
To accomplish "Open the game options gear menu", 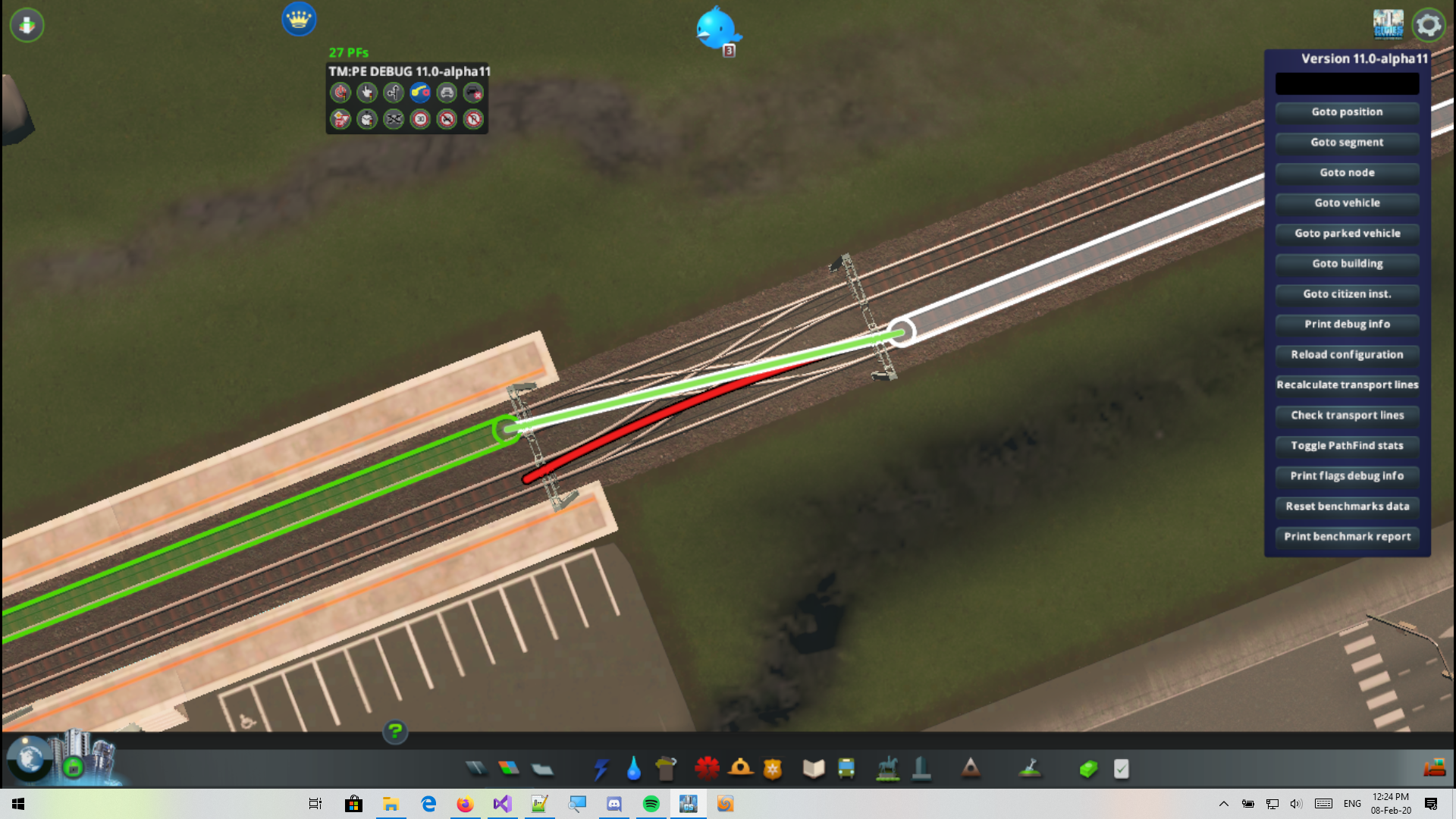I will click(1429, 24).
